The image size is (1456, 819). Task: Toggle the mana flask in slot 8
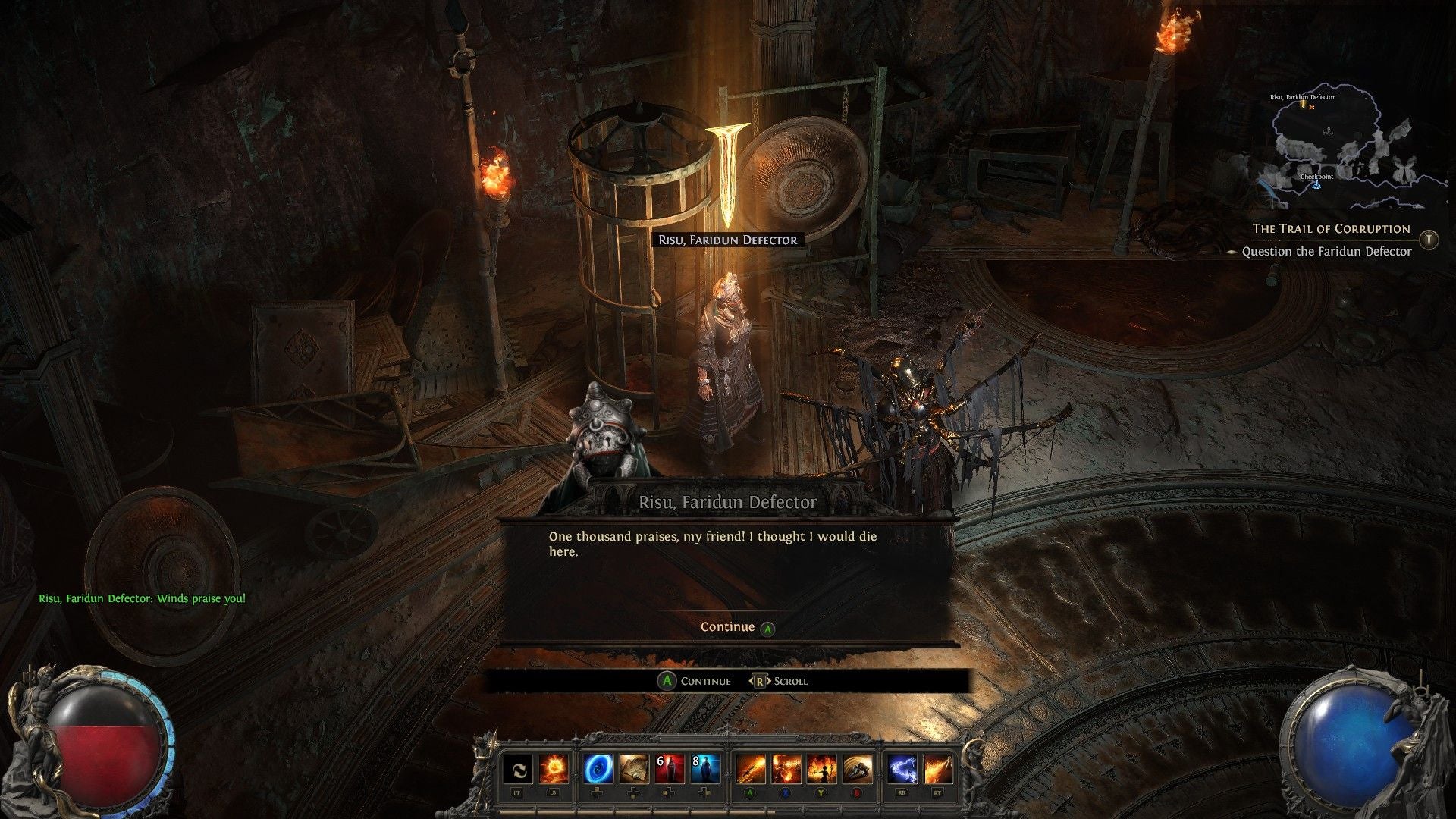click(x=705, y=769)
